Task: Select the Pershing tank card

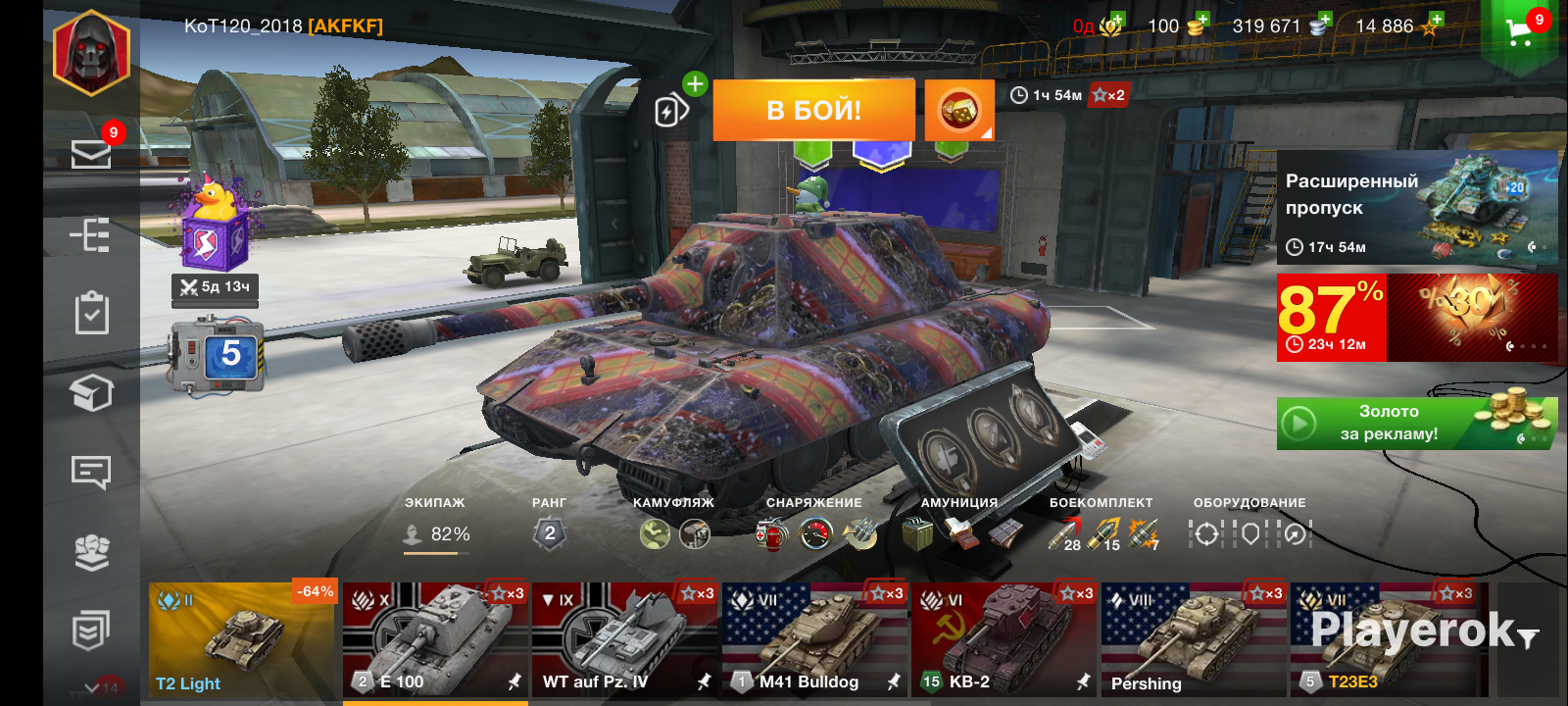Action: coord(1193,639)
